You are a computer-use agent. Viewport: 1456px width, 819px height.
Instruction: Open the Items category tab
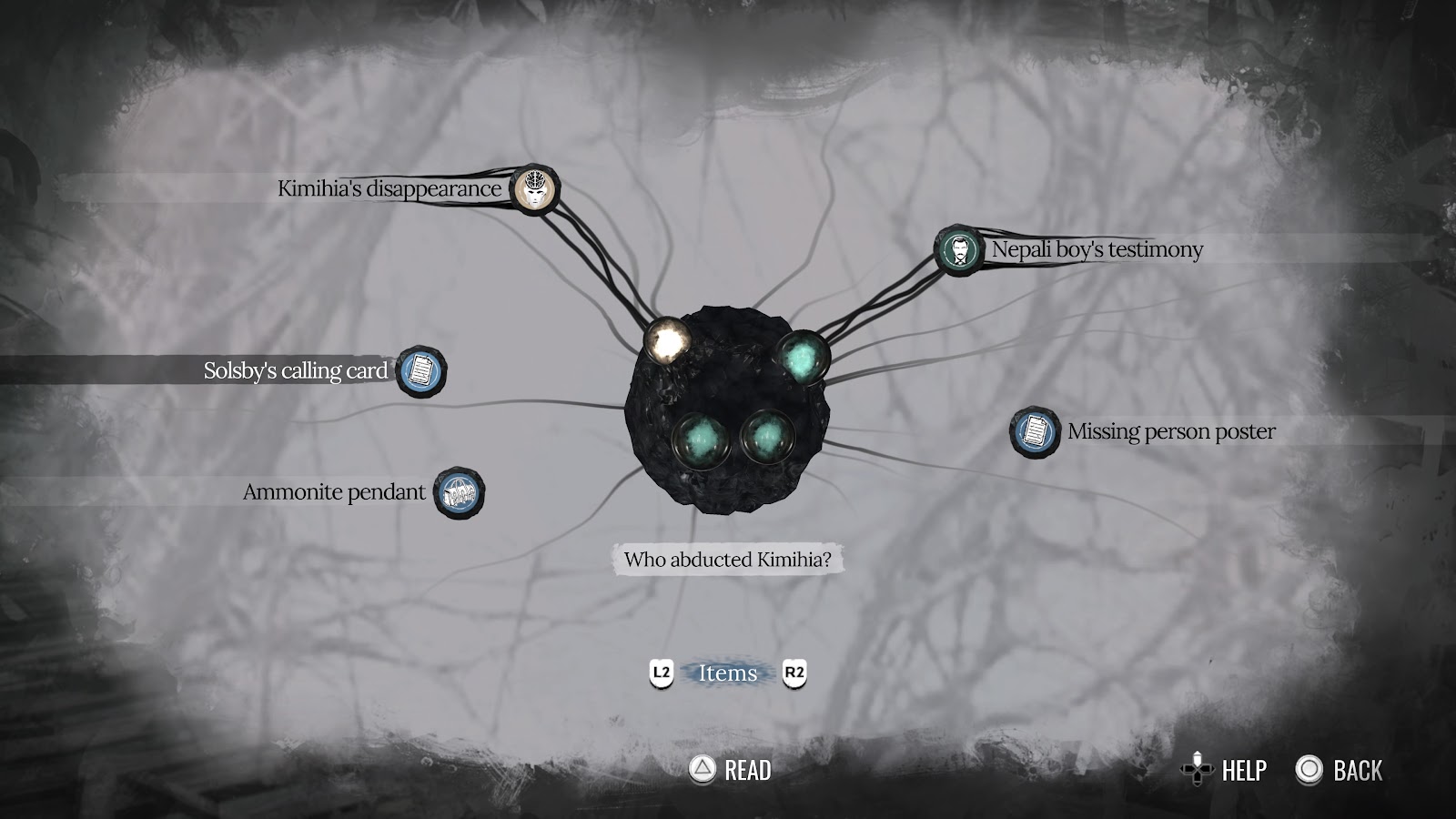coord(727,673)
